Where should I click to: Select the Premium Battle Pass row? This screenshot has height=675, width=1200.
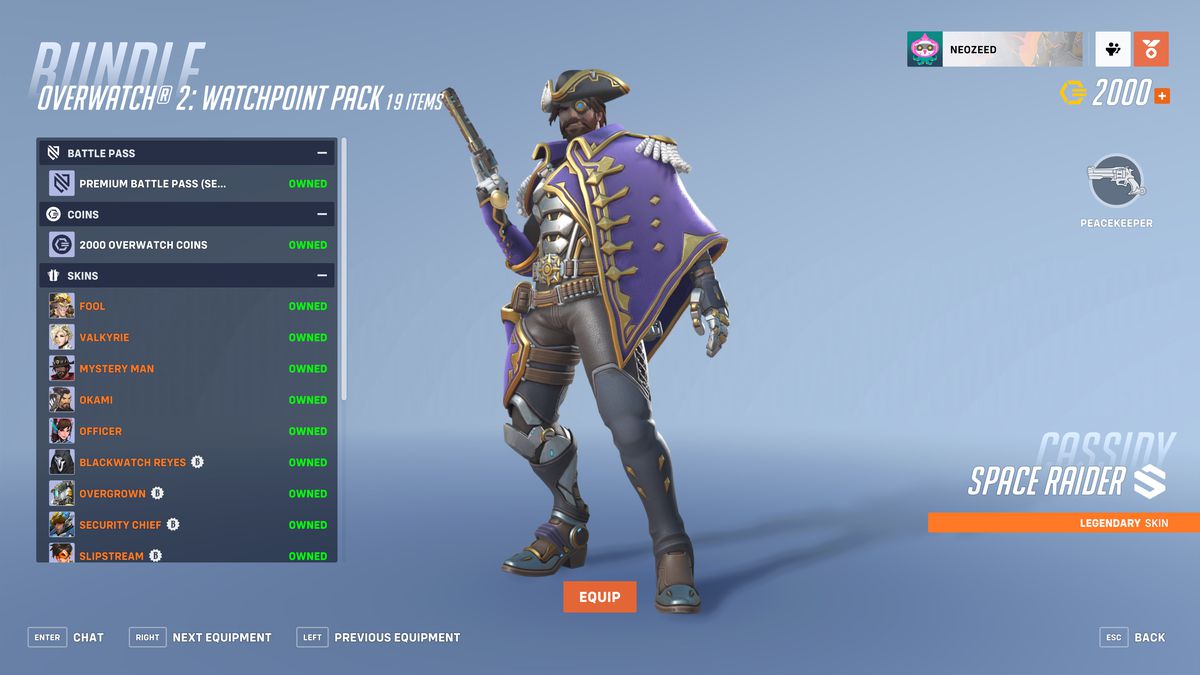click(x=187, y=184)
